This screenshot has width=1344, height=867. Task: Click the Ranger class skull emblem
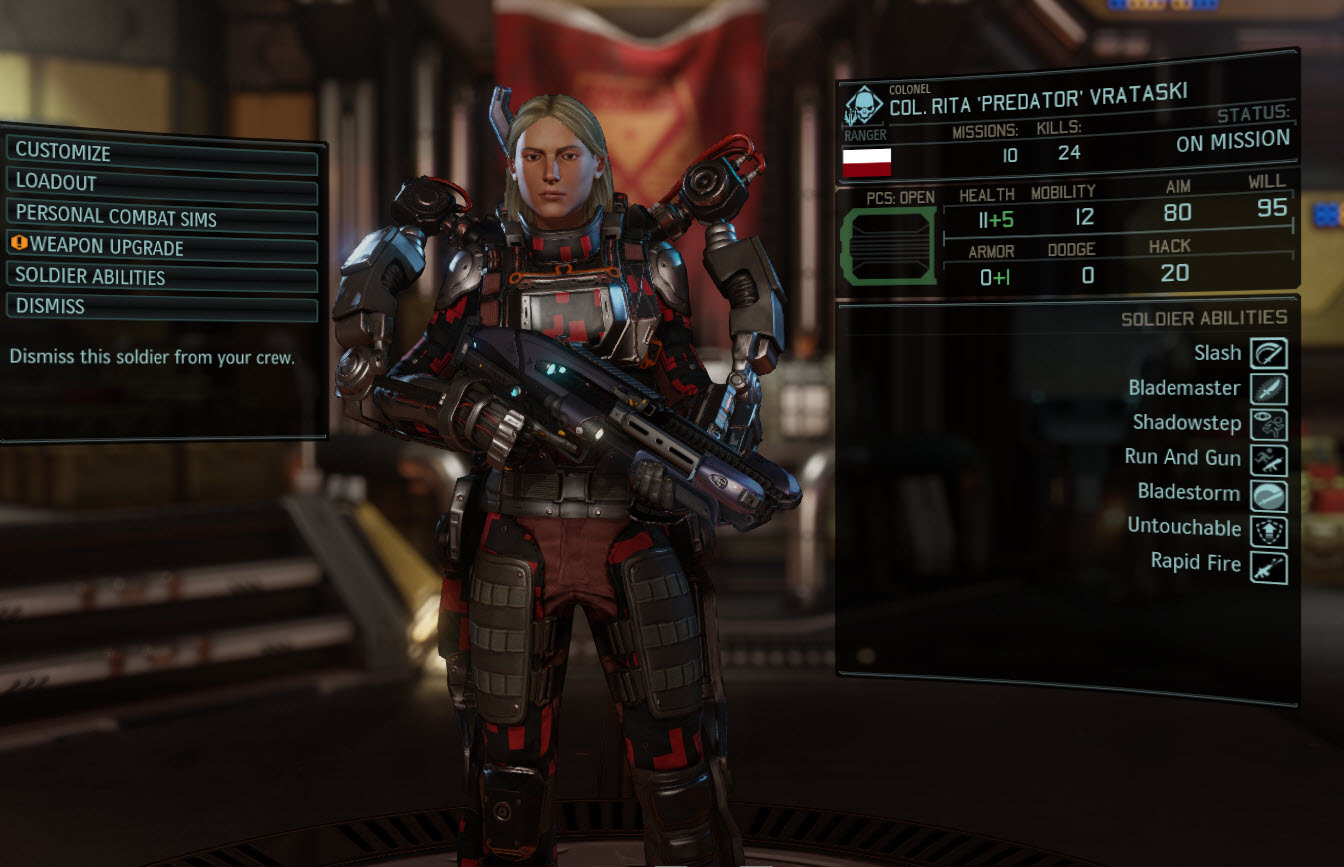tap(863, 108)
